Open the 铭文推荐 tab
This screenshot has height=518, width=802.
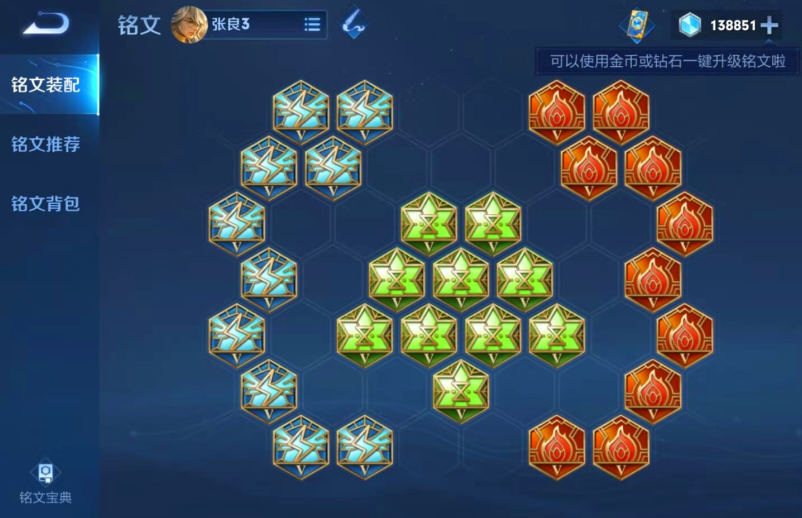[46, 144]
